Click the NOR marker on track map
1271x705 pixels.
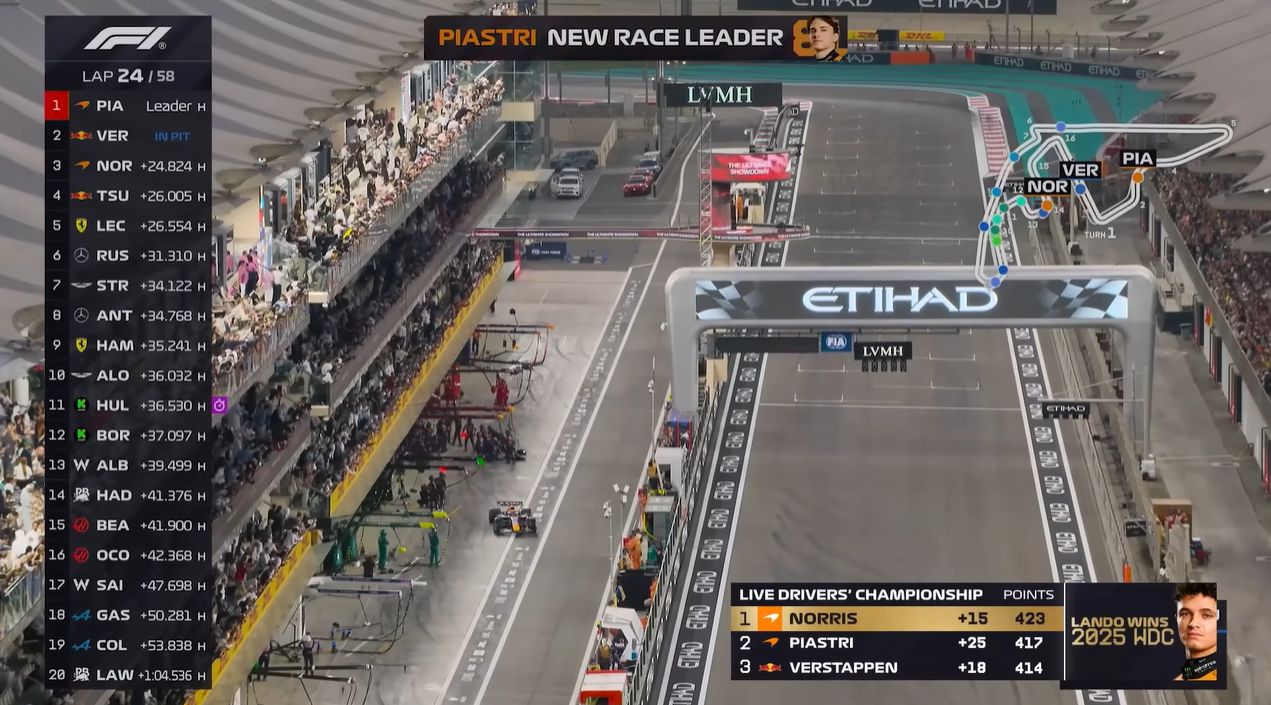pyautogui.click(x=1047, y=186)
